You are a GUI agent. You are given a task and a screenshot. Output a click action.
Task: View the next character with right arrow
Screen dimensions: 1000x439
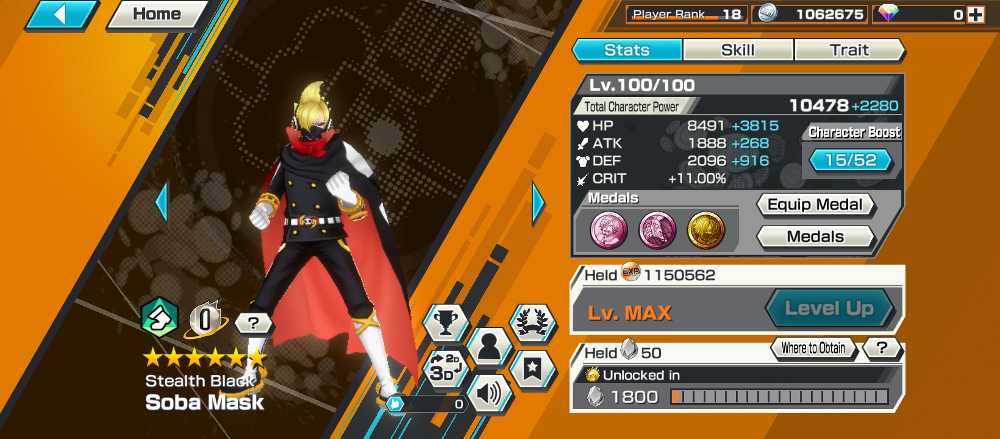(539, 203)
